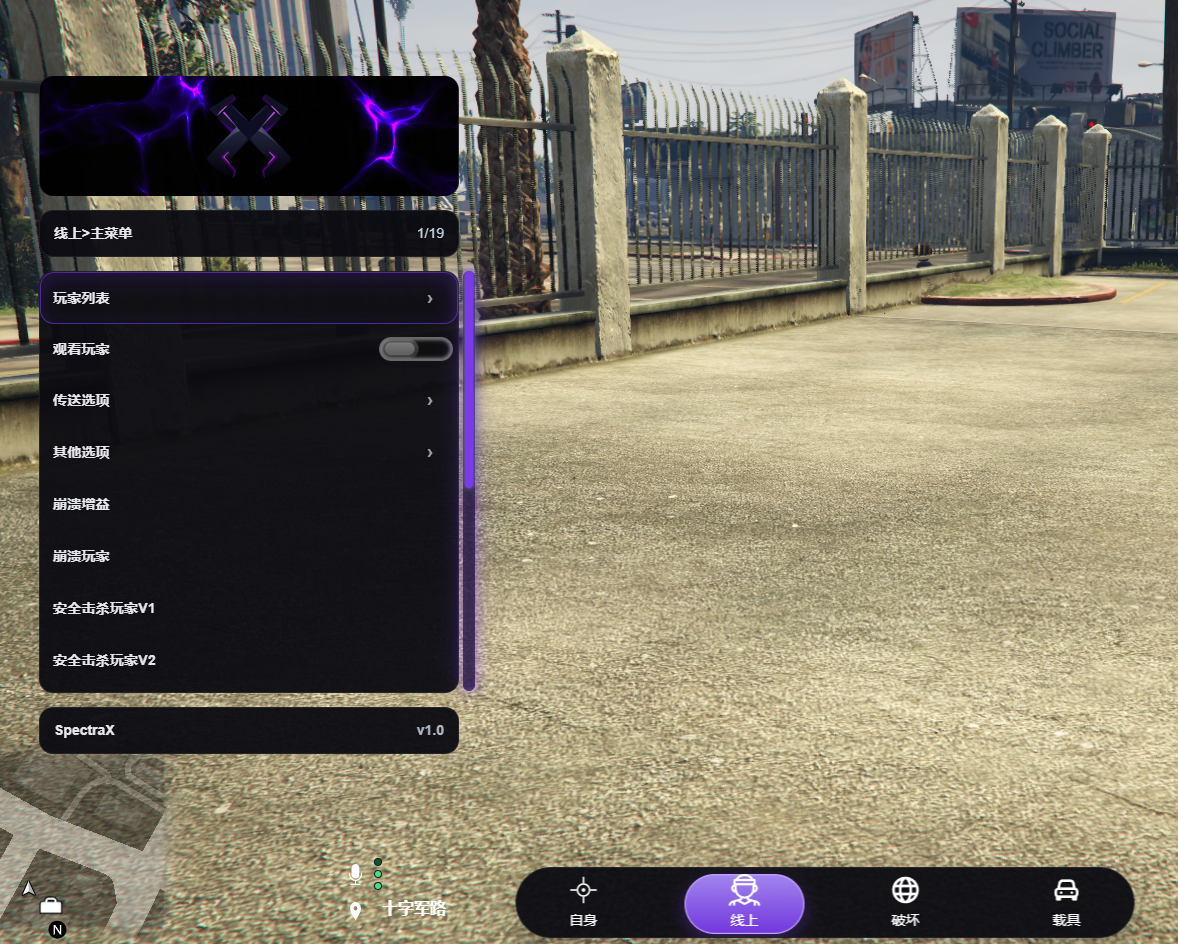This screenshot has width=1178, height=944.
Task: Choose the 安全击杀玩家V2 option
Action: click(248, 660)
